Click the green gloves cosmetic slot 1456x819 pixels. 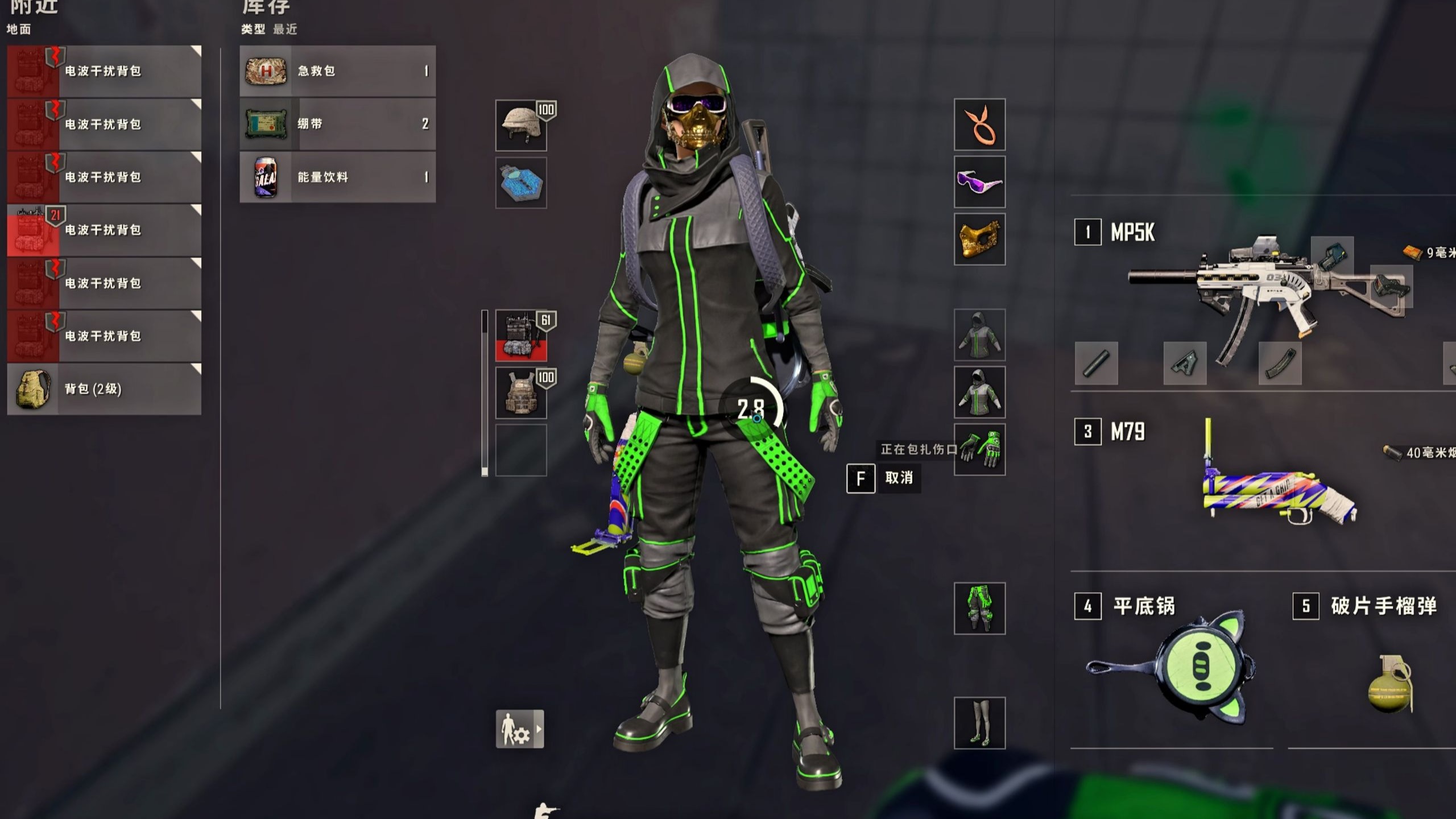(x=979, y=450)
